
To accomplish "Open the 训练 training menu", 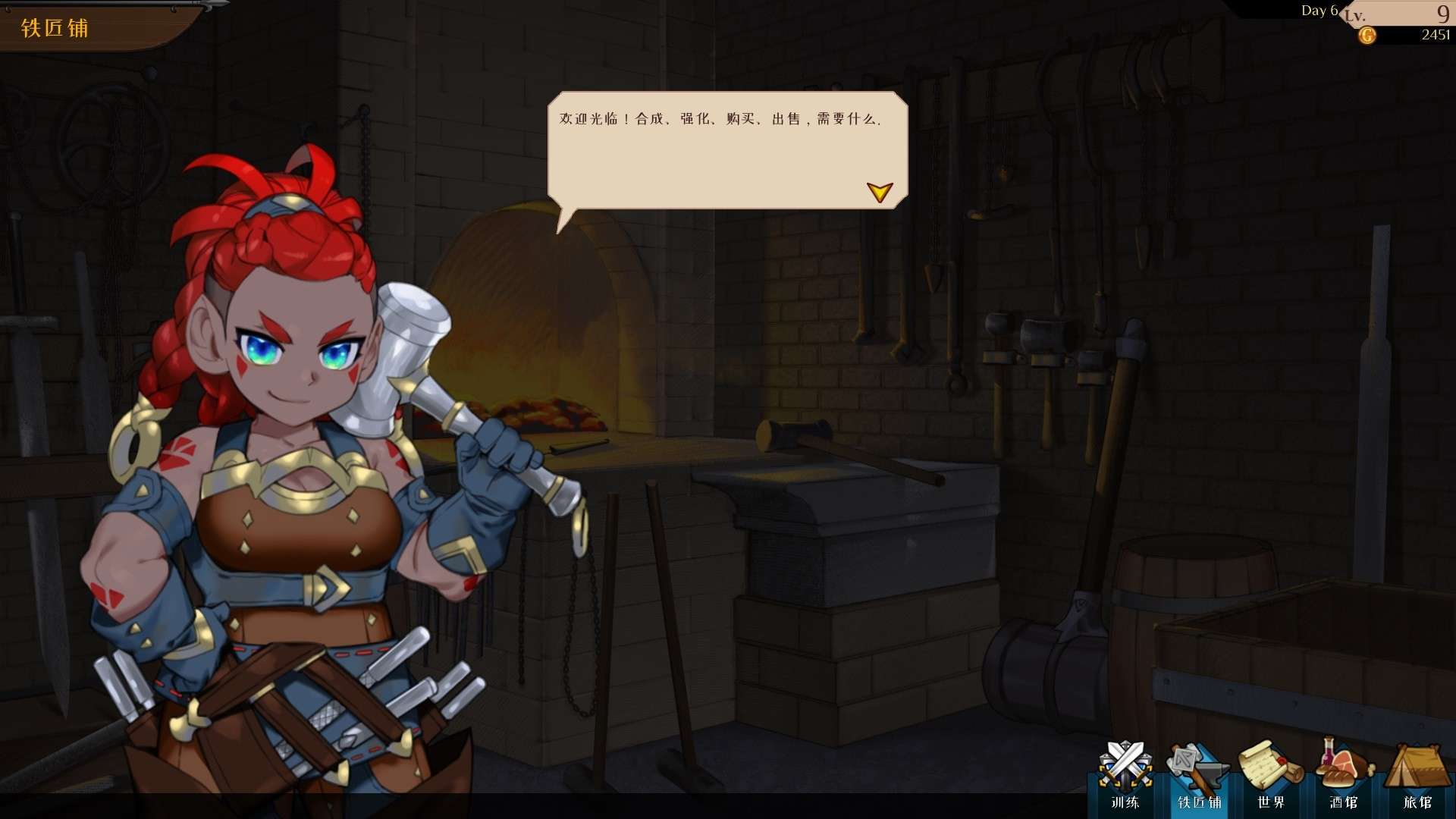I will coord(1125,775).
